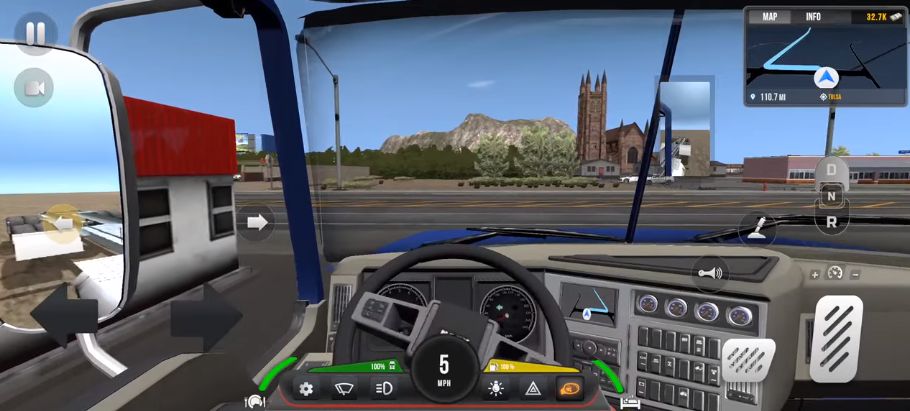Toggle the hazard warning lights
This screenshot has width=910, height=411.
pos(533,389)
